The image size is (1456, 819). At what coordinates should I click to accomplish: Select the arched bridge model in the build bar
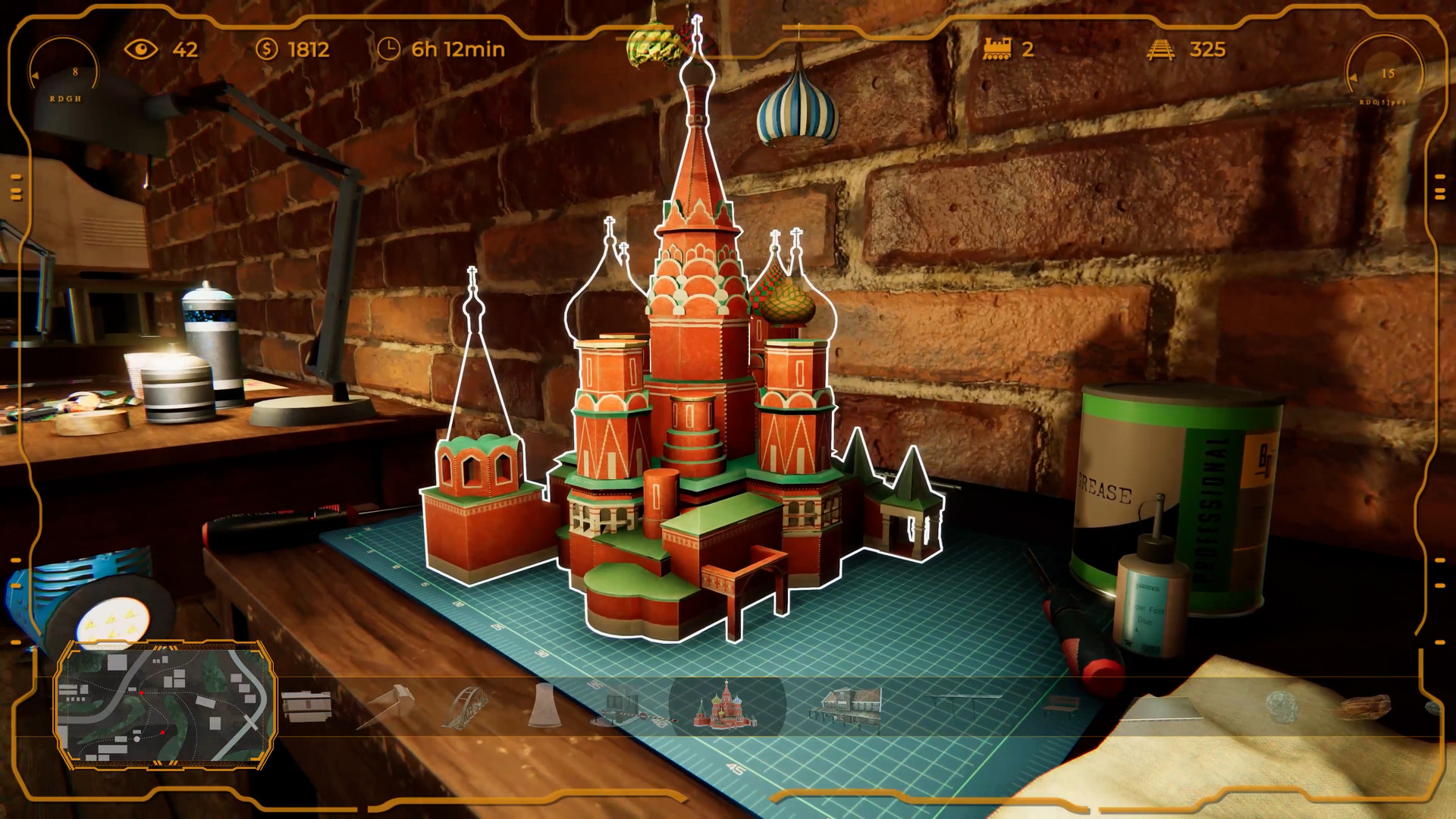(x=466, y=705)
